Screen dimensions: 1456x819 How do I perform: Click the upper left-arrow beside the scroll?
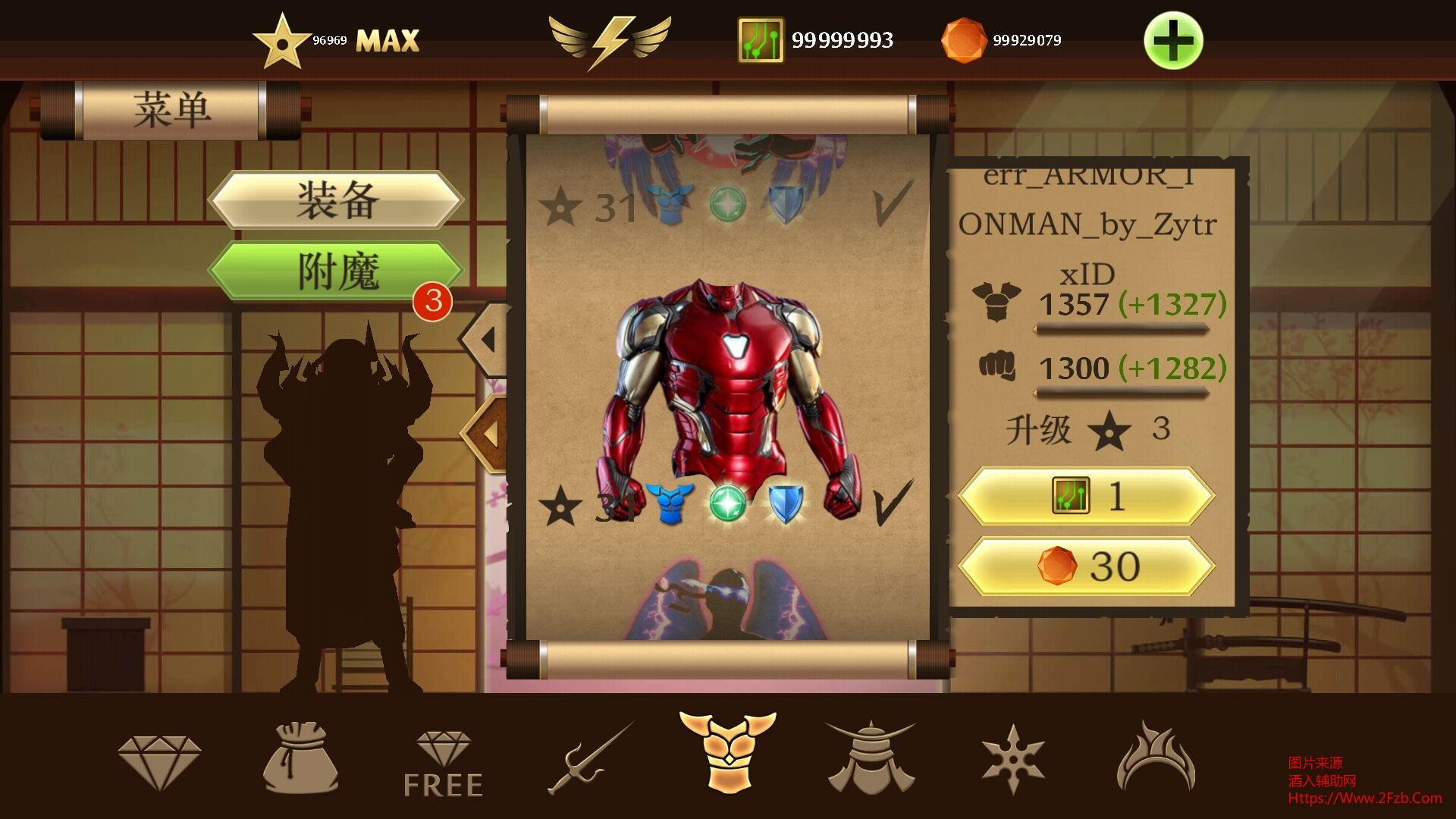(489, 339)
